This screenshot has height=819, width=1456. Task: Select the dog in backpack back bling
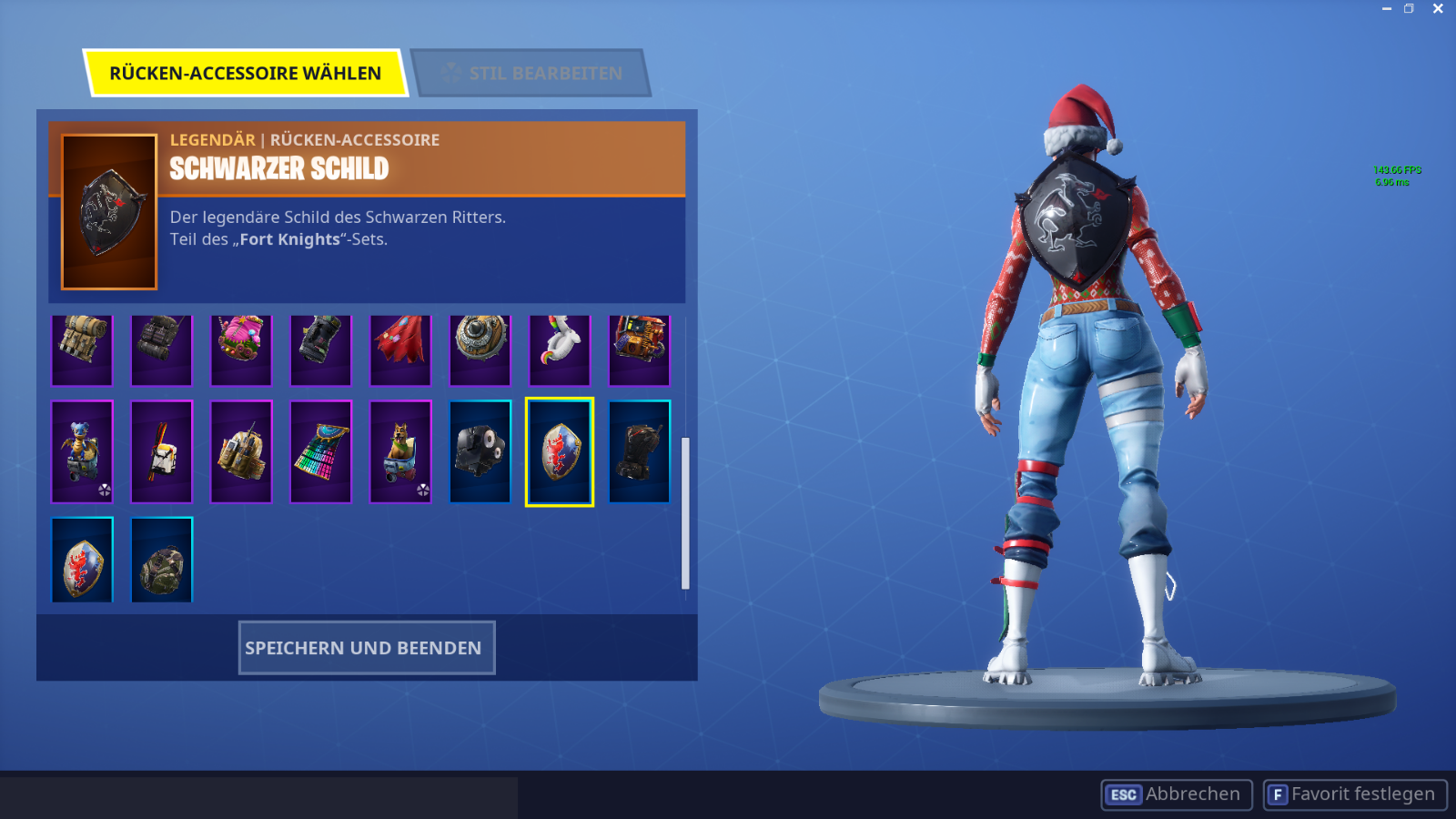point(399,452)
